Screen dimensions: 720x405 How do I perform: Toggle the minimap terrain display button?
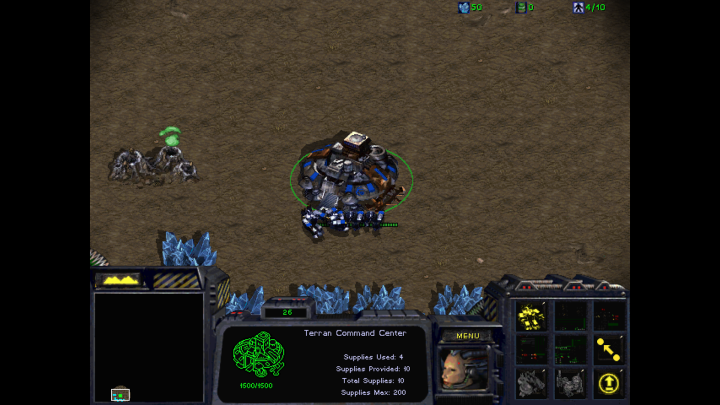(x=119, y=281)
